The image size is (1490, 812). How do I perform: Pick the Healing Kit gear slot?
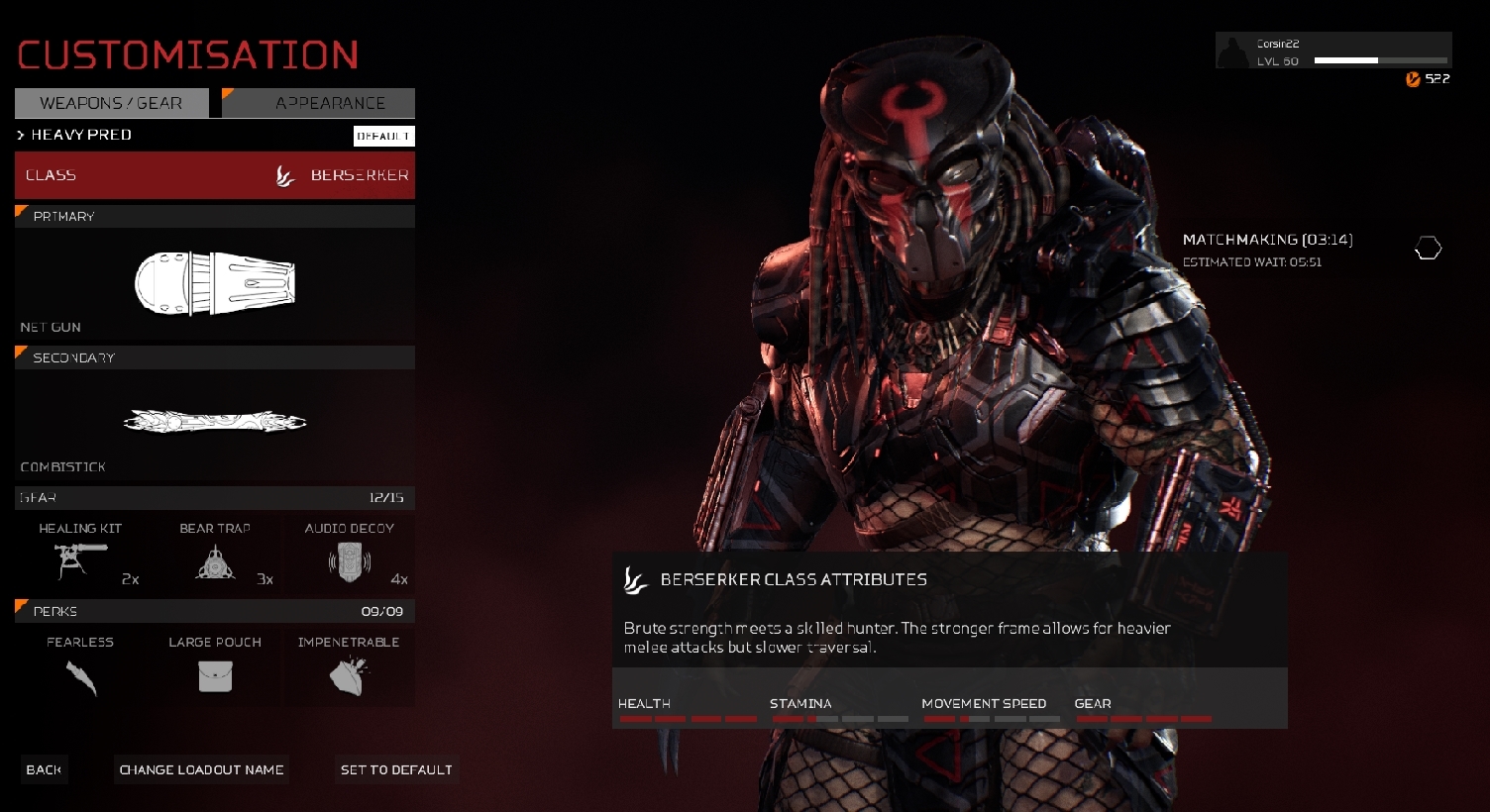pos(80,556)
